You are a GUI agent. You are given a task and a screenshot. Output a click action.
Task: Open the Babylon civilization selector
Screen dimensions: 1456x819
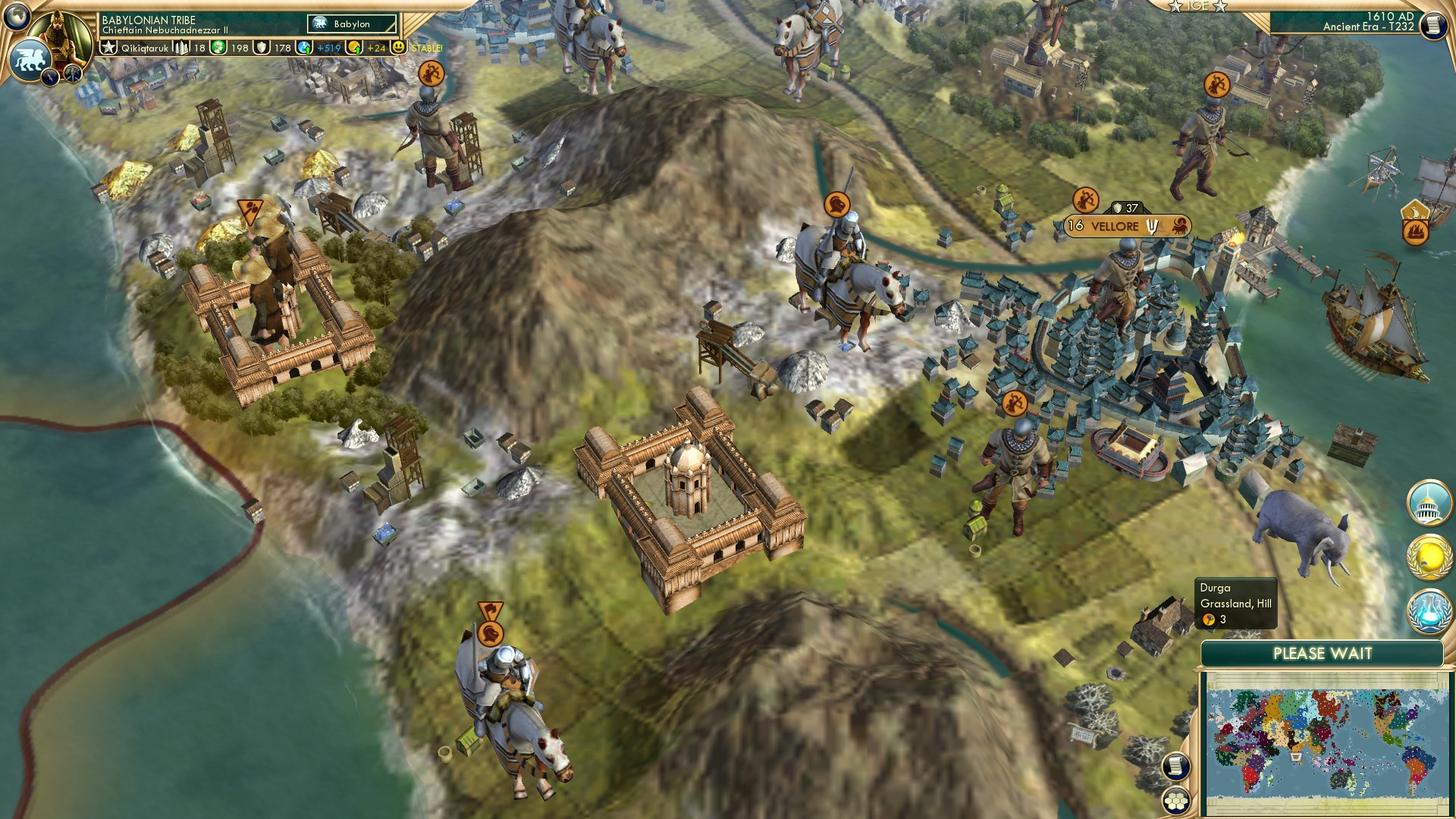tap(351, 24)
